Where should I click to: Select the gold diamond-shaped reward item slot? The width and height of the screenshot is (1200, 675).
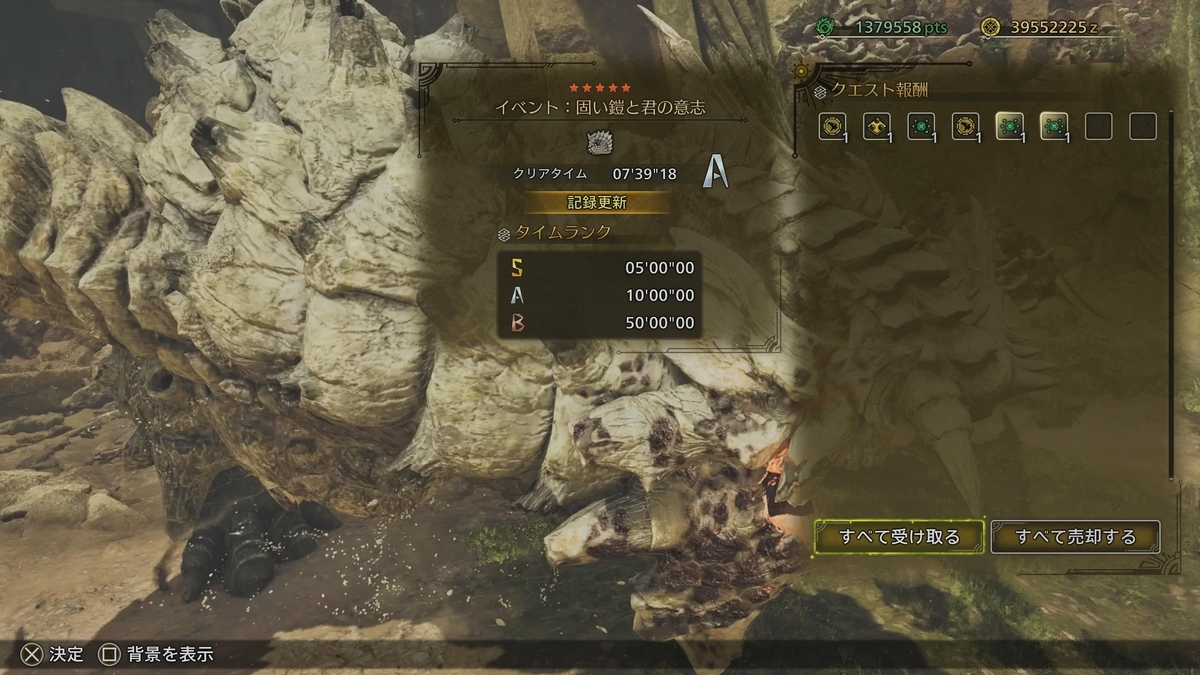click(877, 126)
